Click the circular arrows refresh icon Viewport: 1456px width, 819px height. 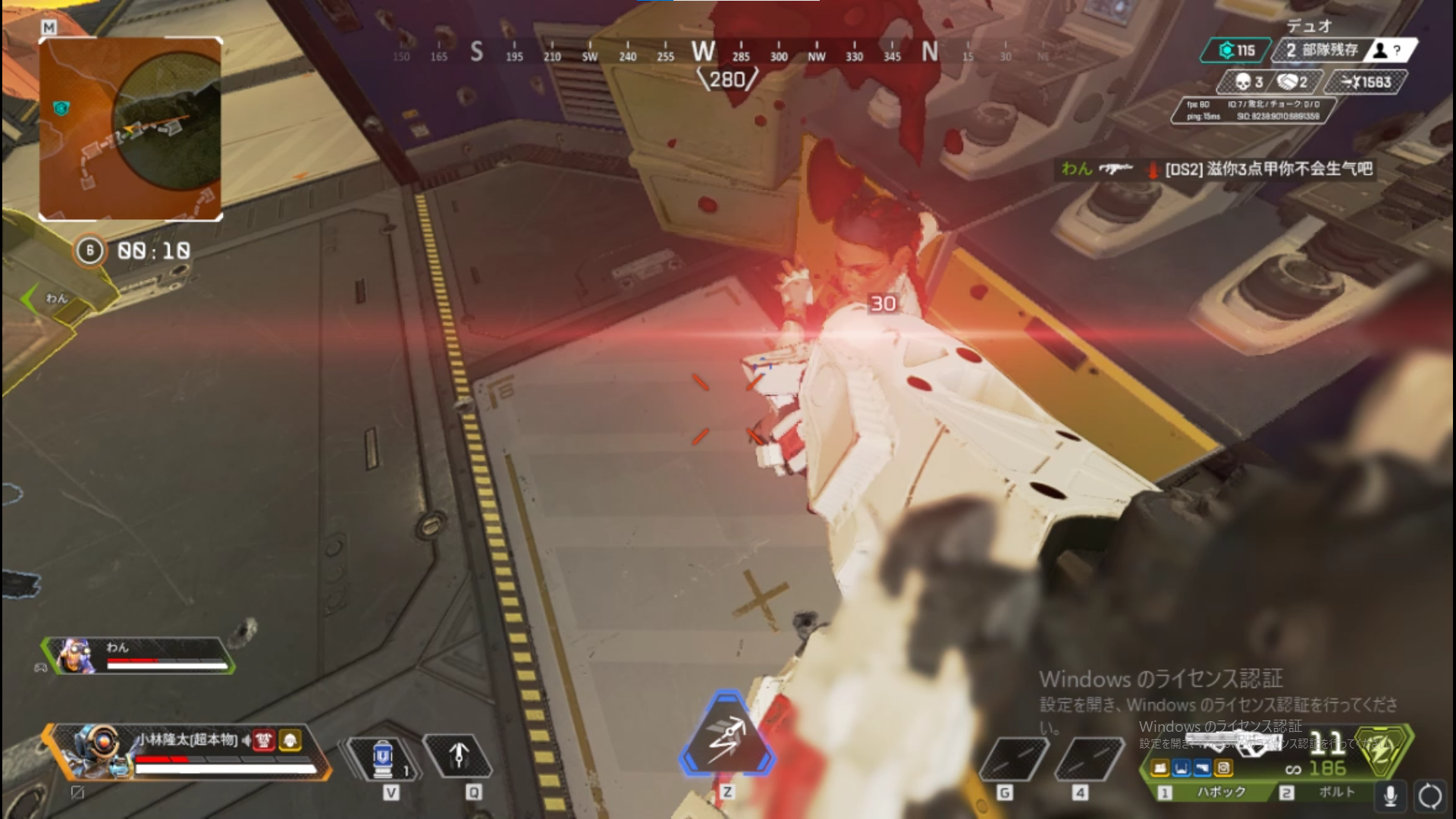[x=1429, y=795]
